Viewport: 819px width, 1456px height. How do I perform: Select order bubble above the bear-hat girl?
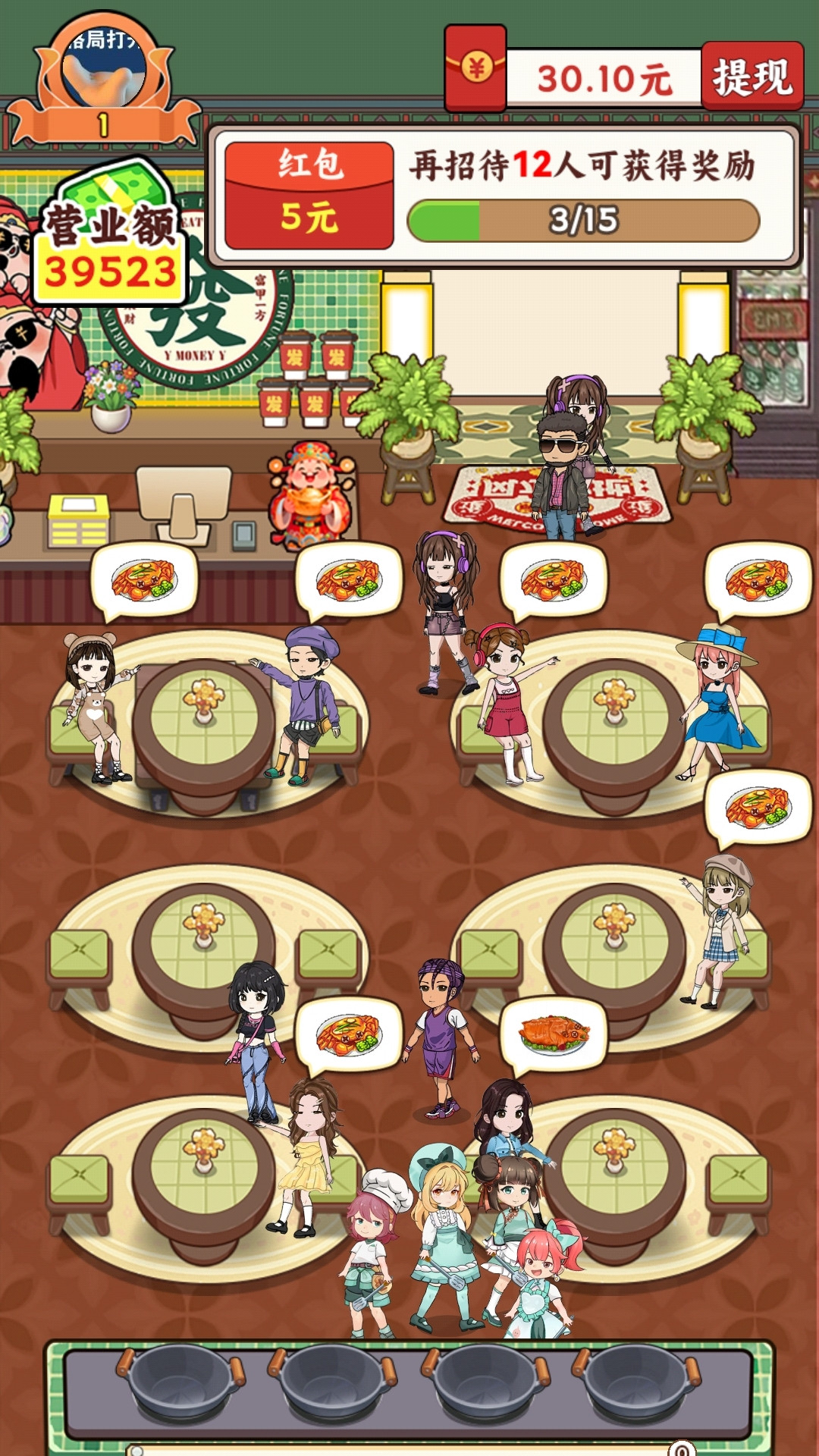(x=144, y=580)
